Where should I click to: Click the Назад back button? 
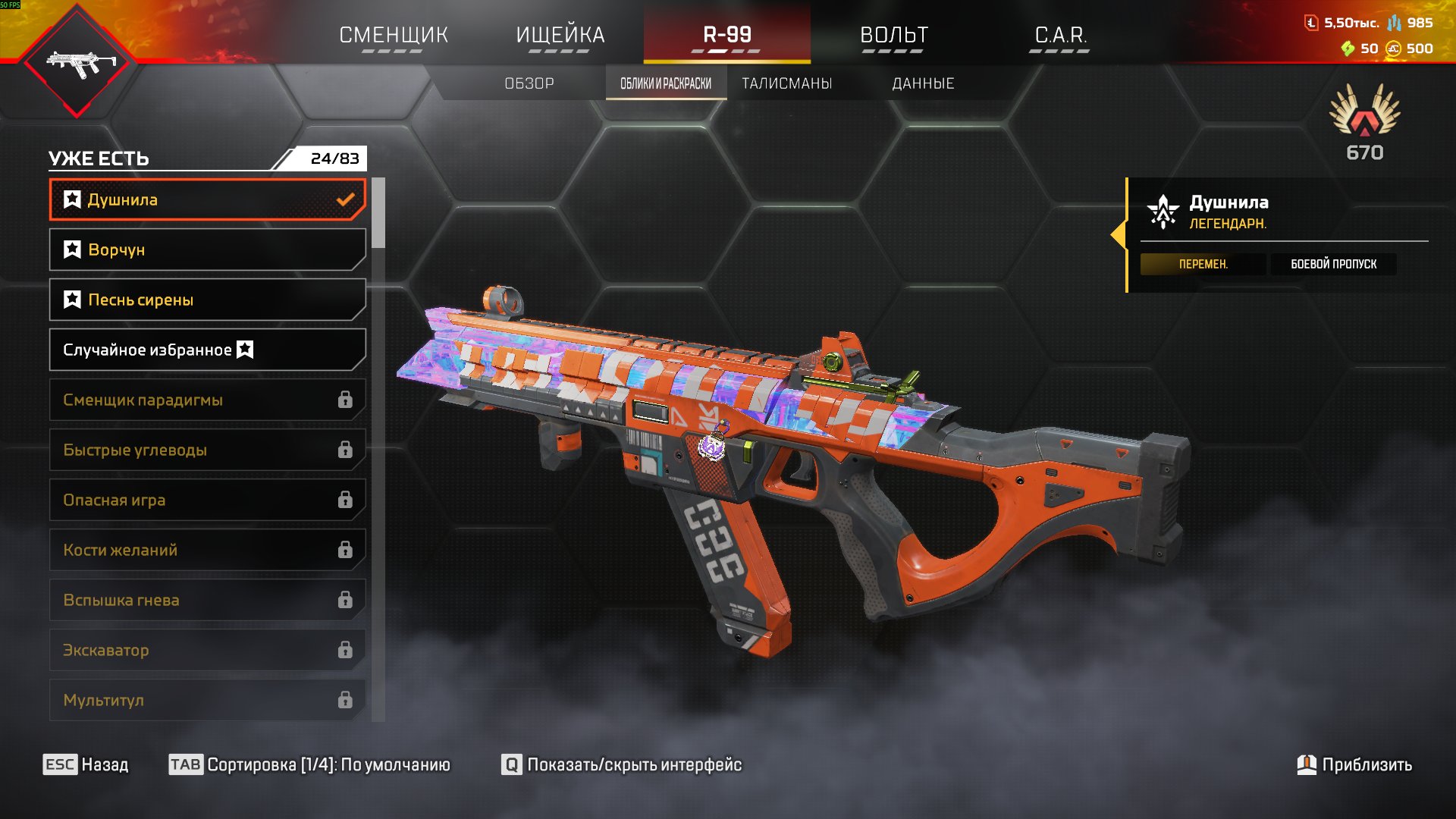point(86,764)
